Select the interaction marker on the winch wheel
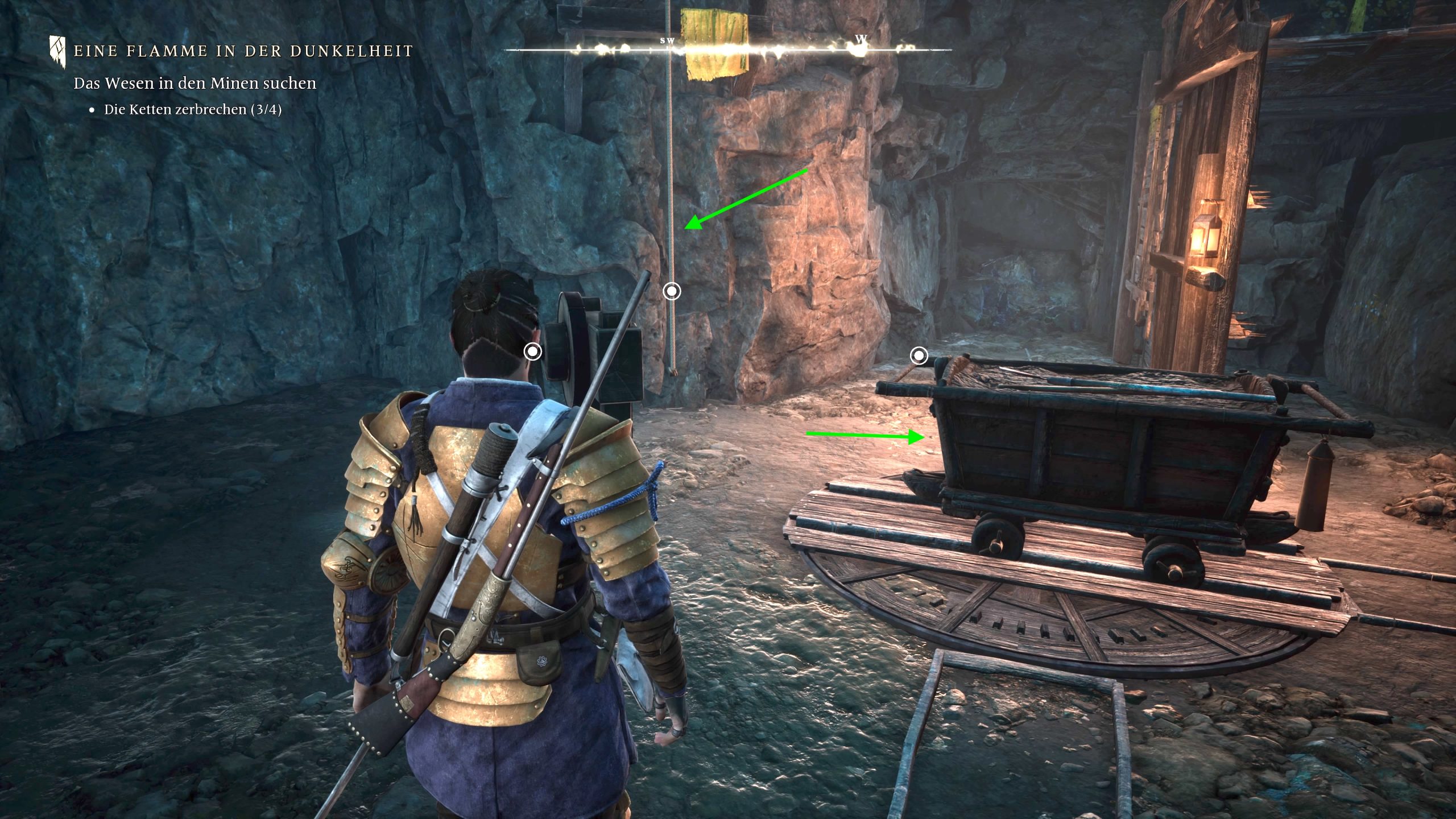The width and height of the screenshot is (1456, 819). (x=533, y=351)
